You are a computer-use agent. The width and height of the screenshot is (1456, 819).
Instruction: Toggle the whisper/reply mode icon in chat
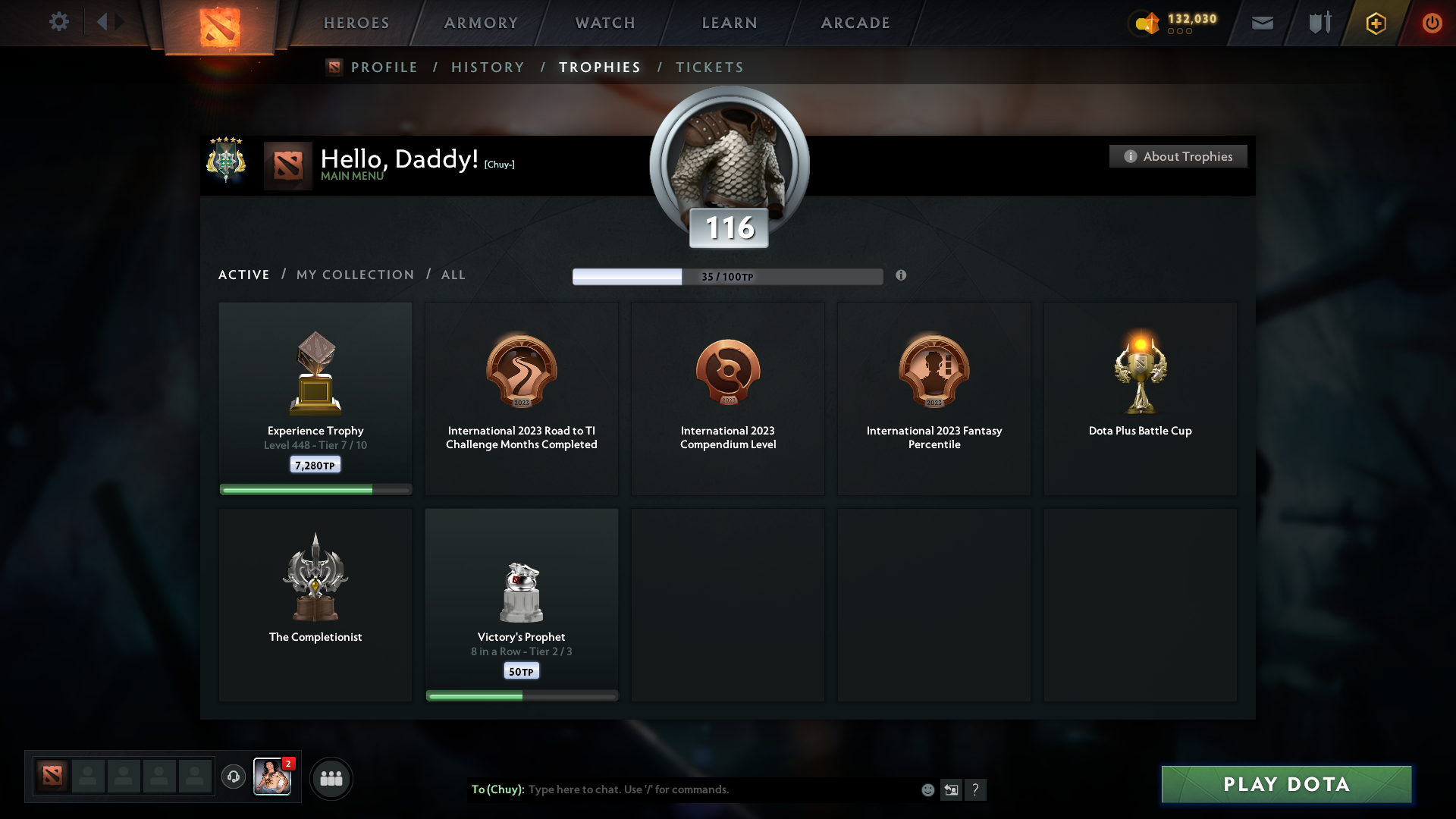click(952, 789)
